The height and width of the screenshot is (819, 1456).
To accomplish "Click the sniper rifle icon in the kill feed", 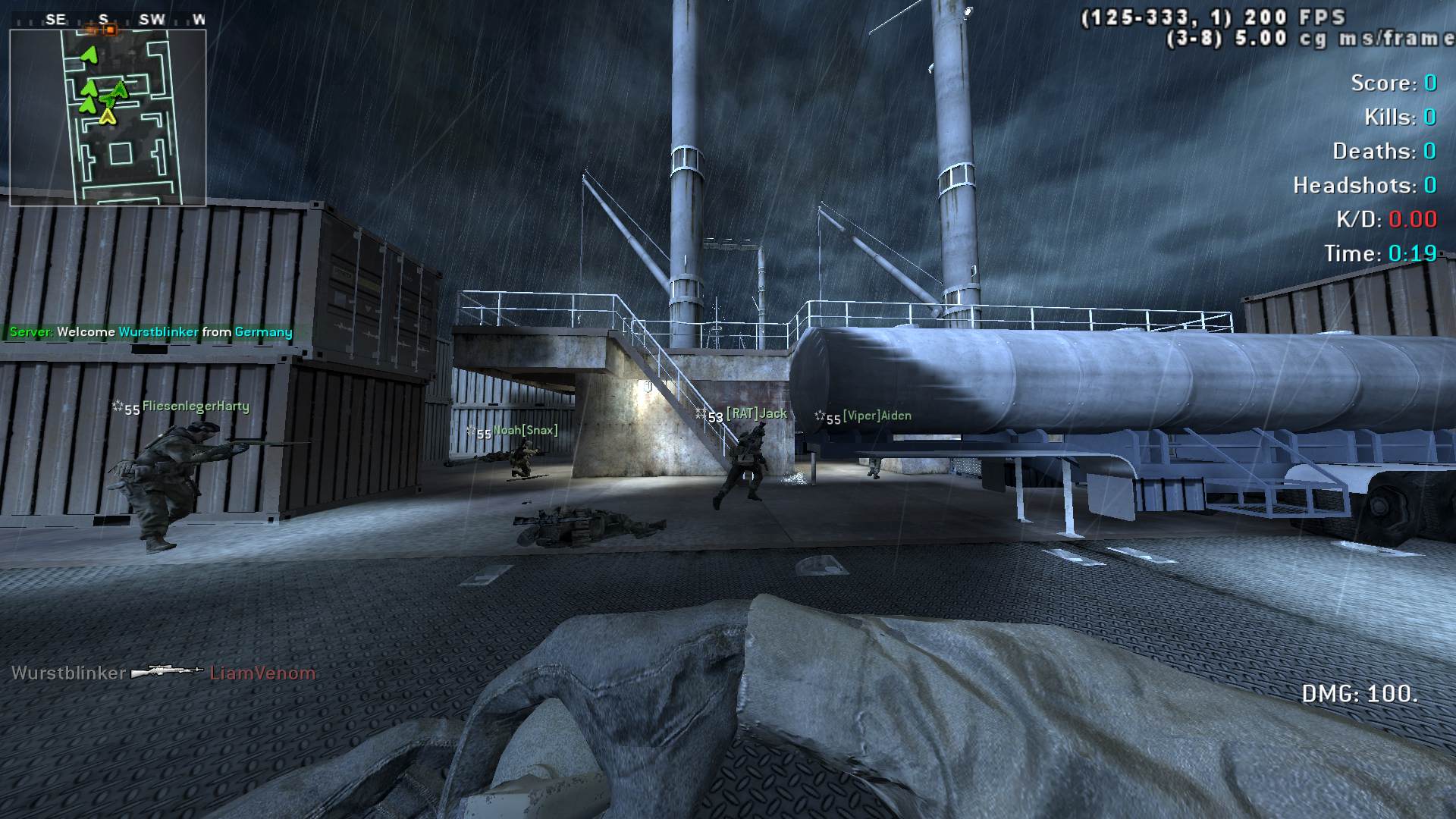I will (x=167, y=672).
